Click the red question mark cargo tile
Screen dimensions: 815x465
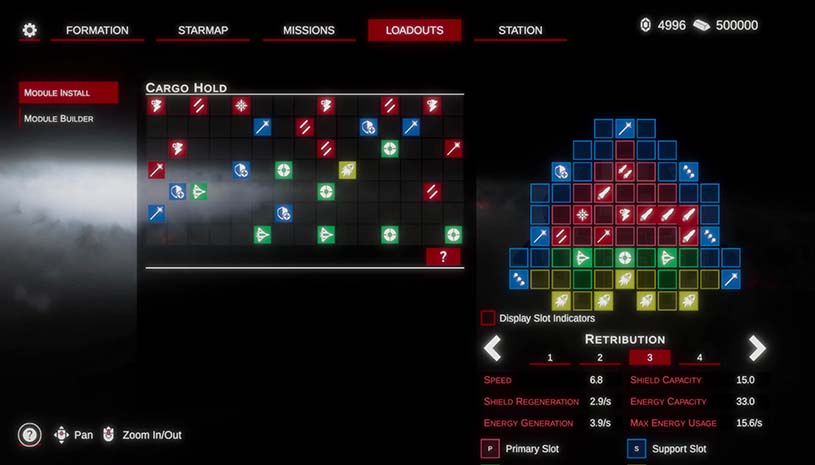(443, 257)
